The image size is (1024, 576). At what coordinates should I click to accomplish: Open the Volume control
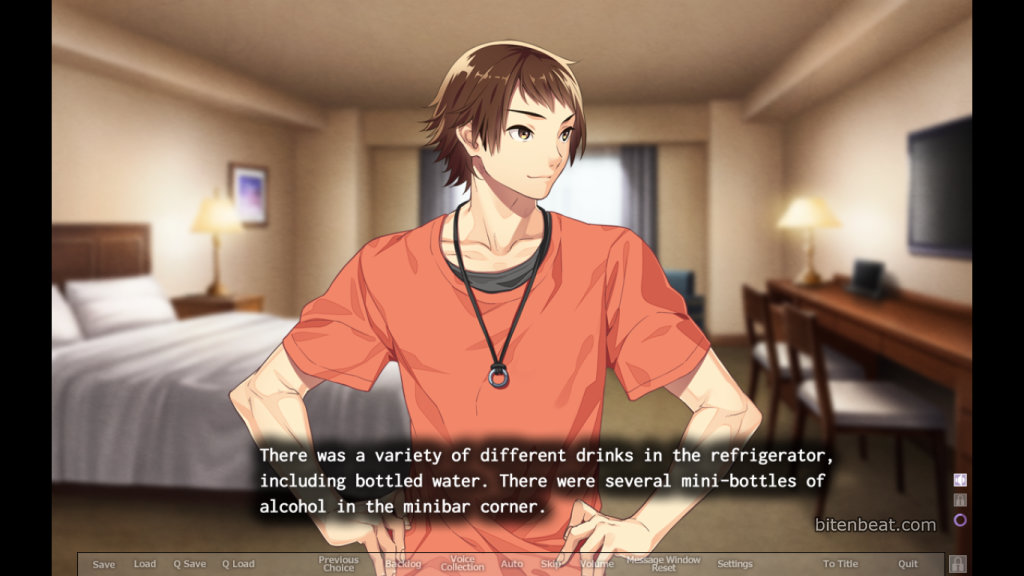coord(597,564)
